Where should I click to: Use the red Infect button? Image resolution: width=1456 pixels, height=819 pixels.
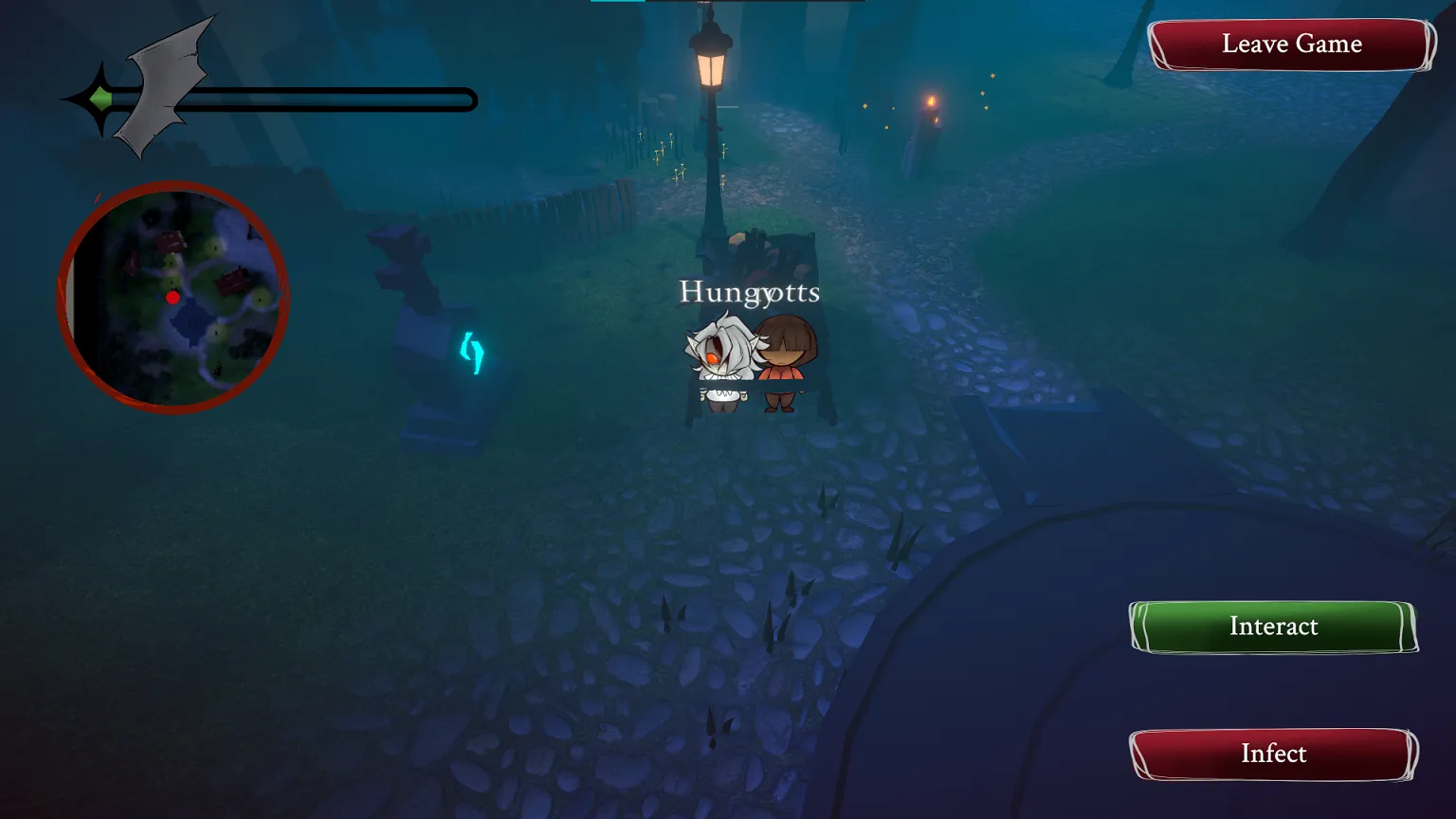1273,754
